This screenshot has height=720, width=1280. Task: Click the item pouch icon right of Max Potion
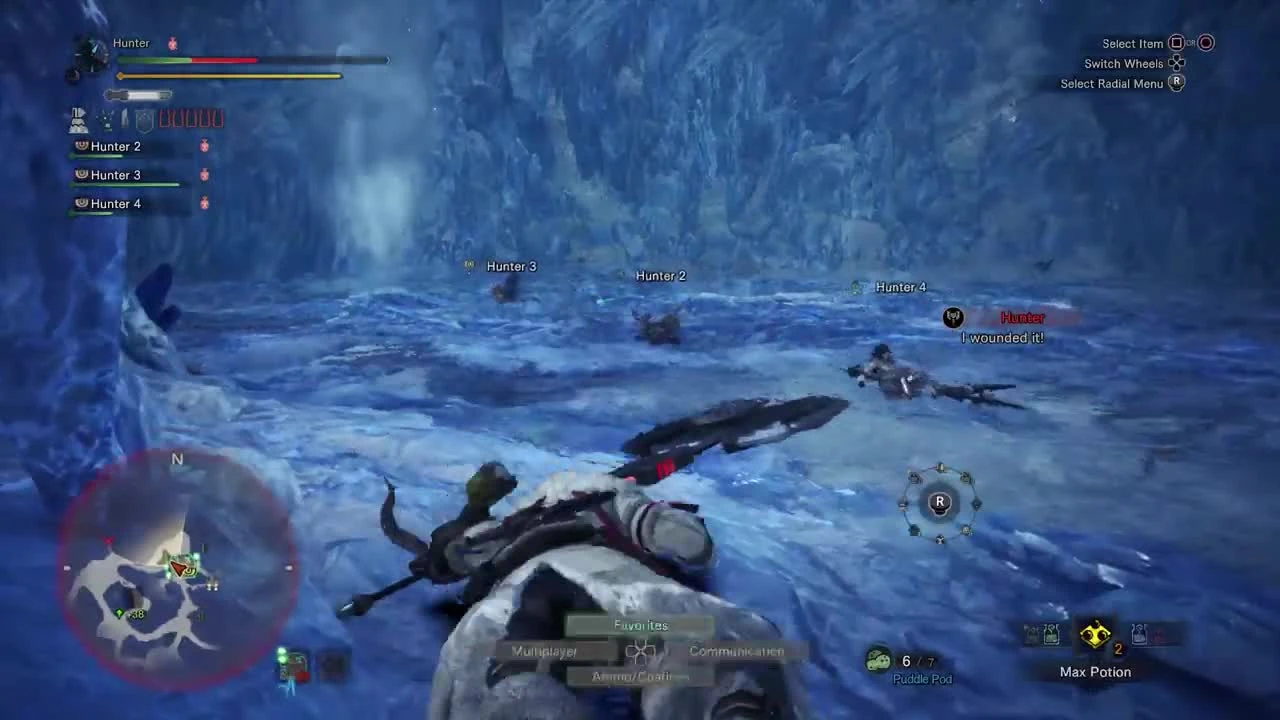pyautogui.click(x=1138, y=634)
